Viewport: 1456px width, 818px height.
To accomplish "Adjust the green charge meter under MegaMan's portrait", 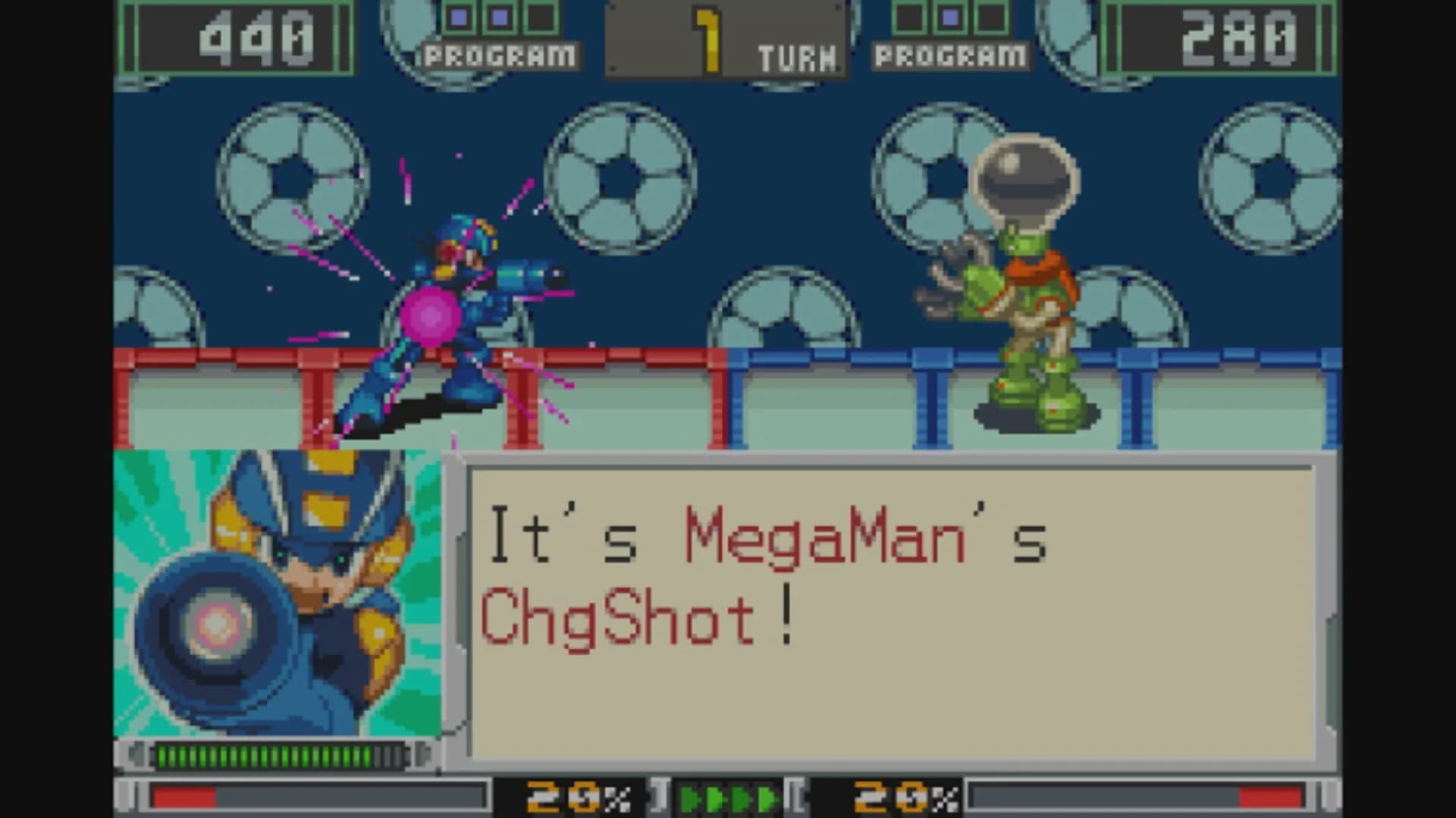I will (281, 754).
